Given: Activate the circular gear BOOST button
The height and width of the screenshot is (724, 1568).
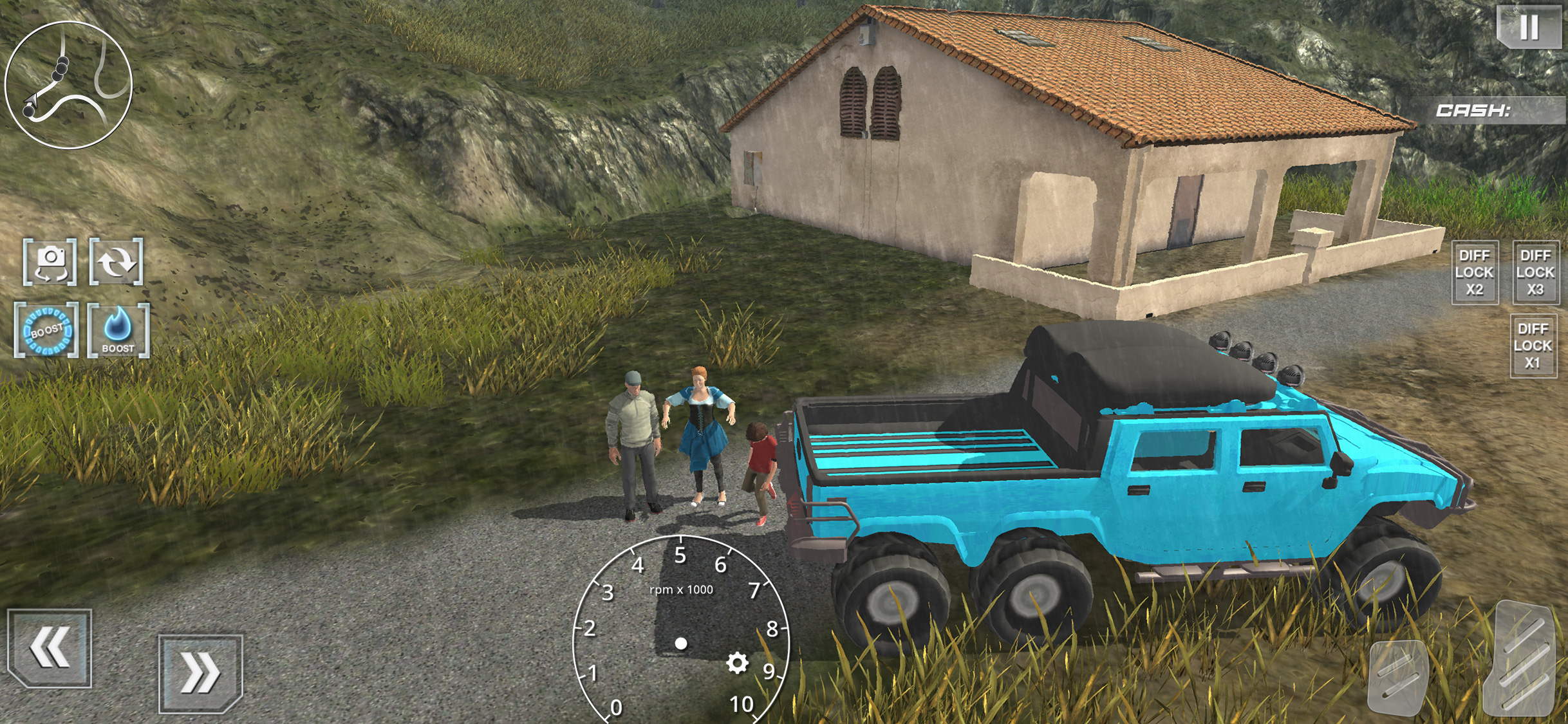Looking at the screenshot, I should click(x=47, y=331).
